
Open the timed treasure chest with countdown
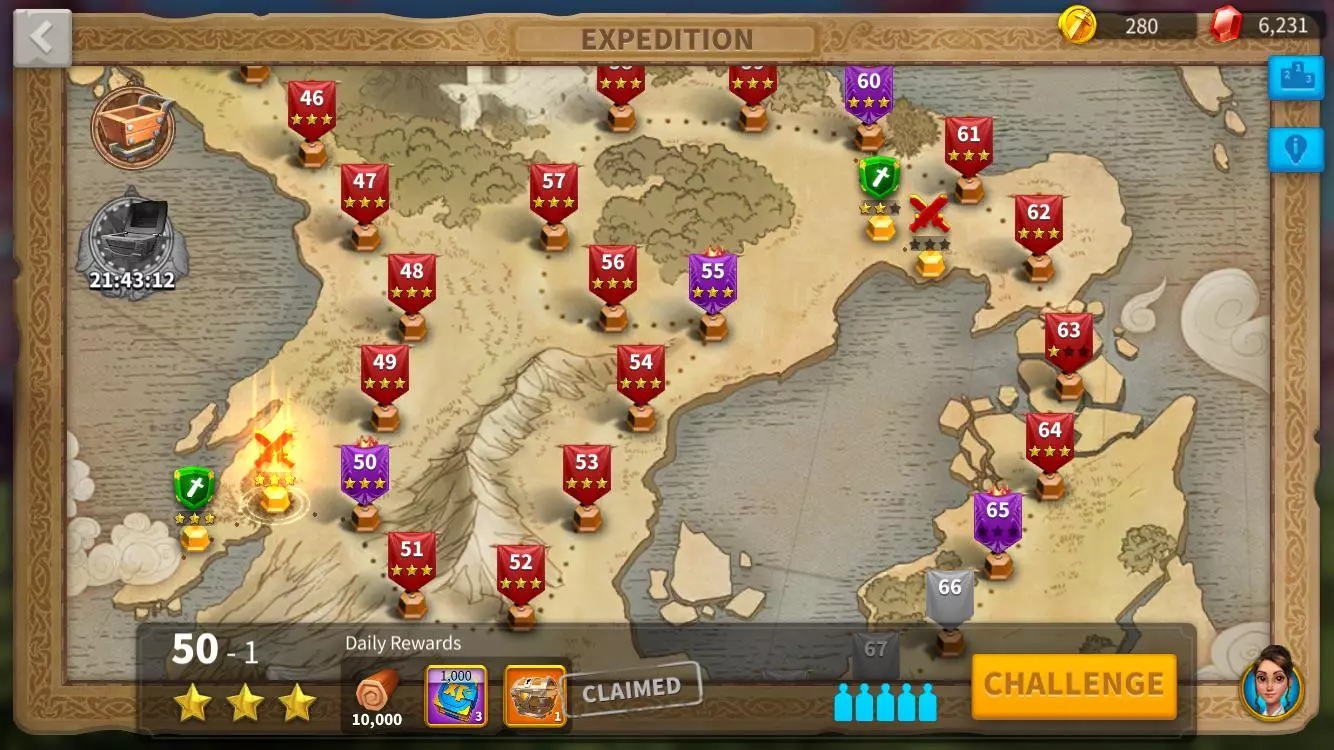pos(131,230)
